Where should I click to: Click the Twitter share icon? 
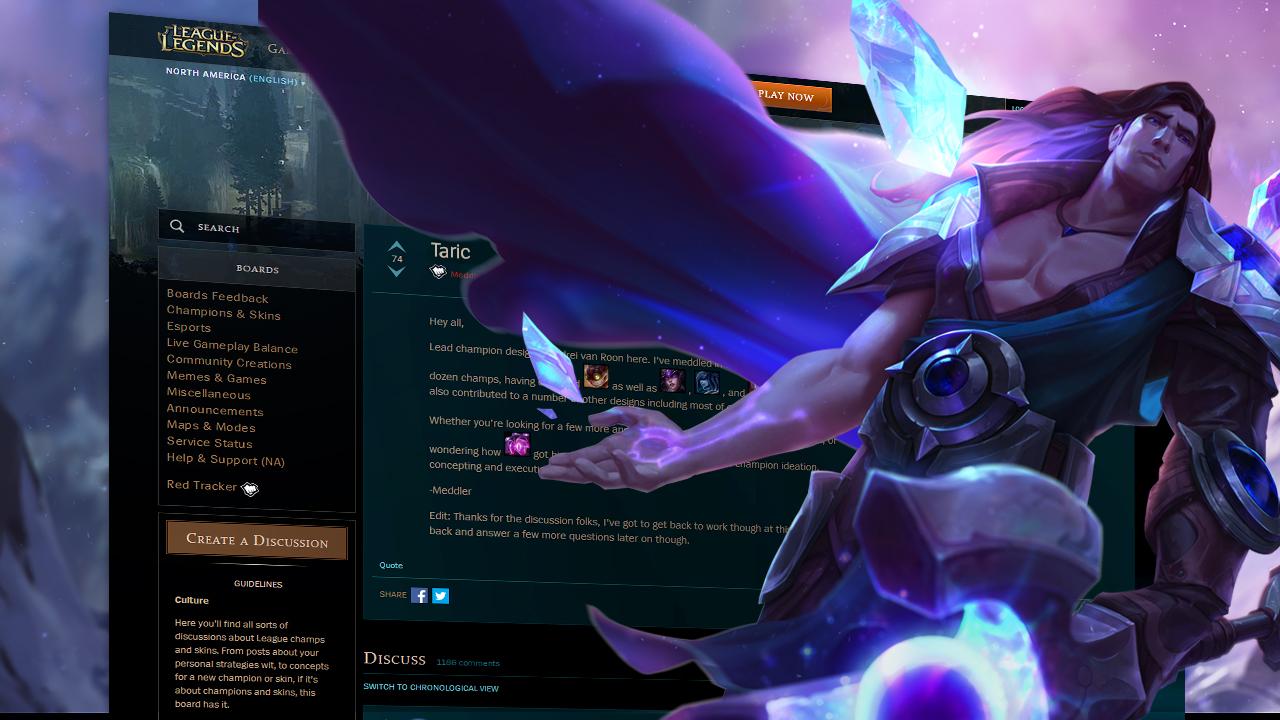440,595
